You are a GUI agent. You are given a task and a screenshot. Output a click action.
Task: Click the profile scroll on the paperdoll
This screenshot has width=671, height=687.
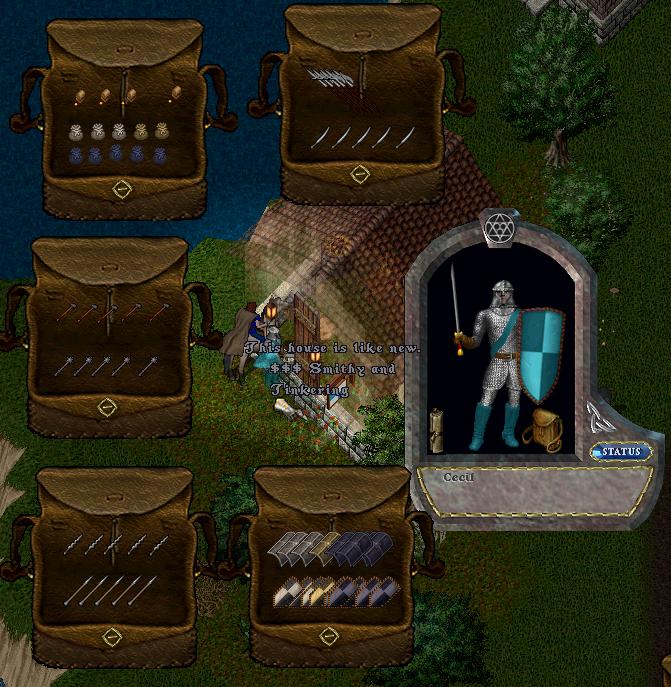[x=437, y=427]
